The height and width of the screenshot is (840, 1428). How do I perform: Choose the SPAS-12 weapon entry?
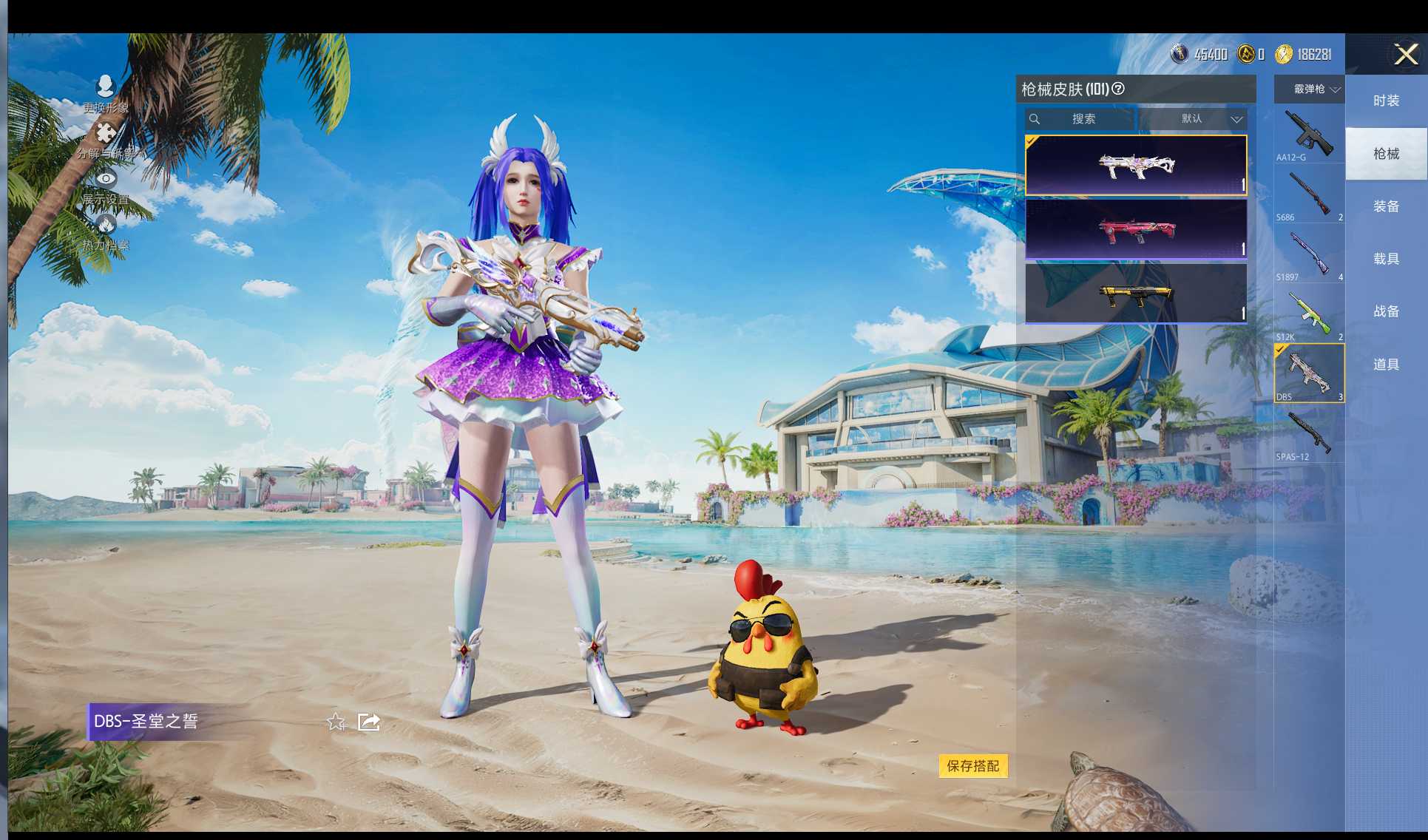[1309, 434]
